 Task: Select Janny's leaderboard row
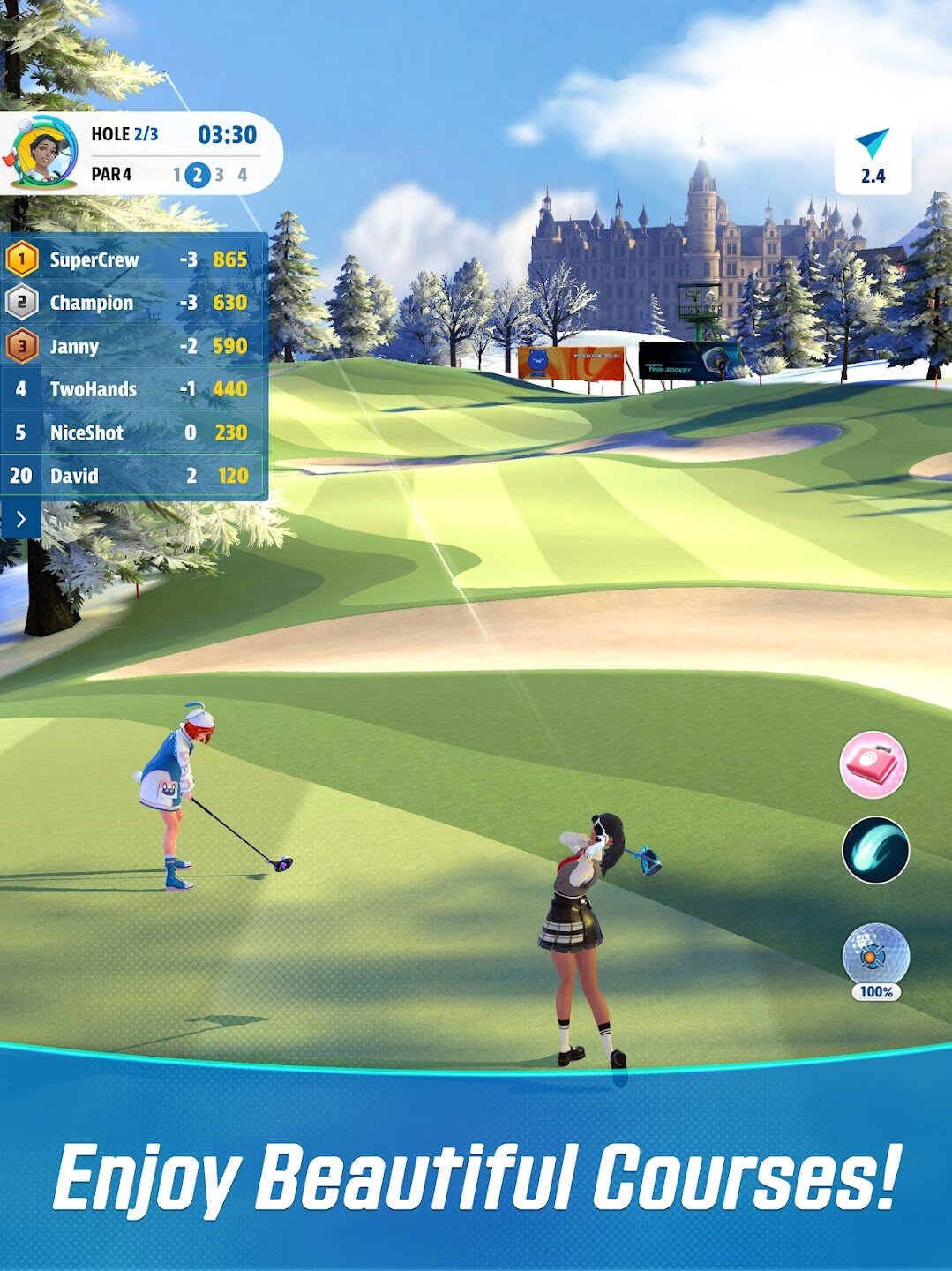tap(134, 346)
